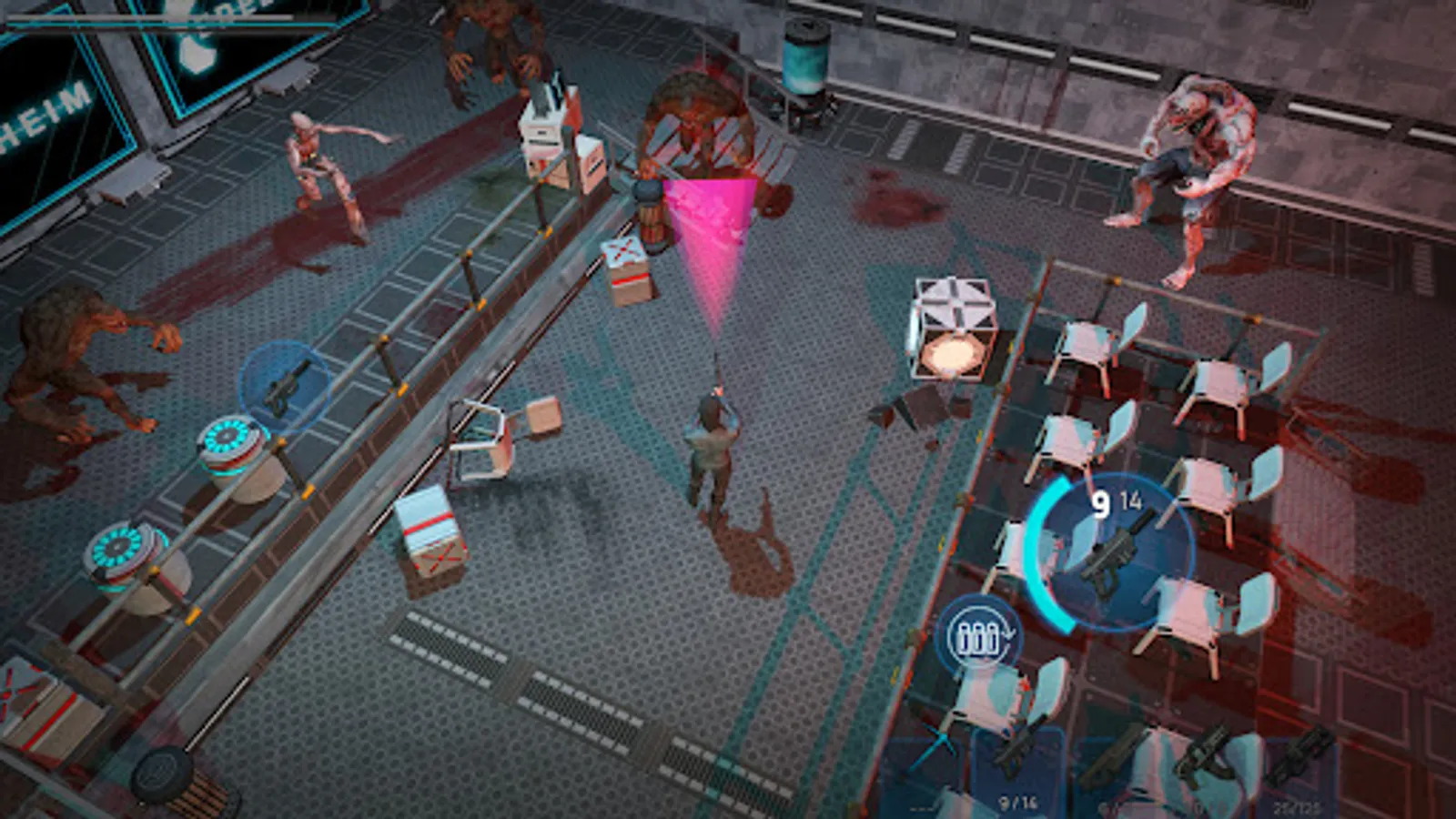This screenshot has height=819, width=1456.
Task: Tap the number 9 on the fire button
Action: pos(1100,502)
